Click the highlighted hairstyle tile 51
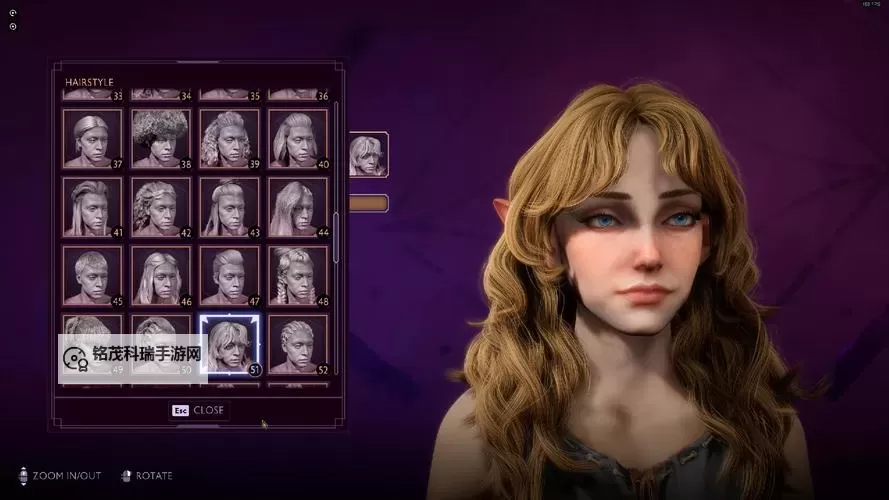The width and height of the screenshot is (889, 500). pyautogui.click(x=229, y=344)
